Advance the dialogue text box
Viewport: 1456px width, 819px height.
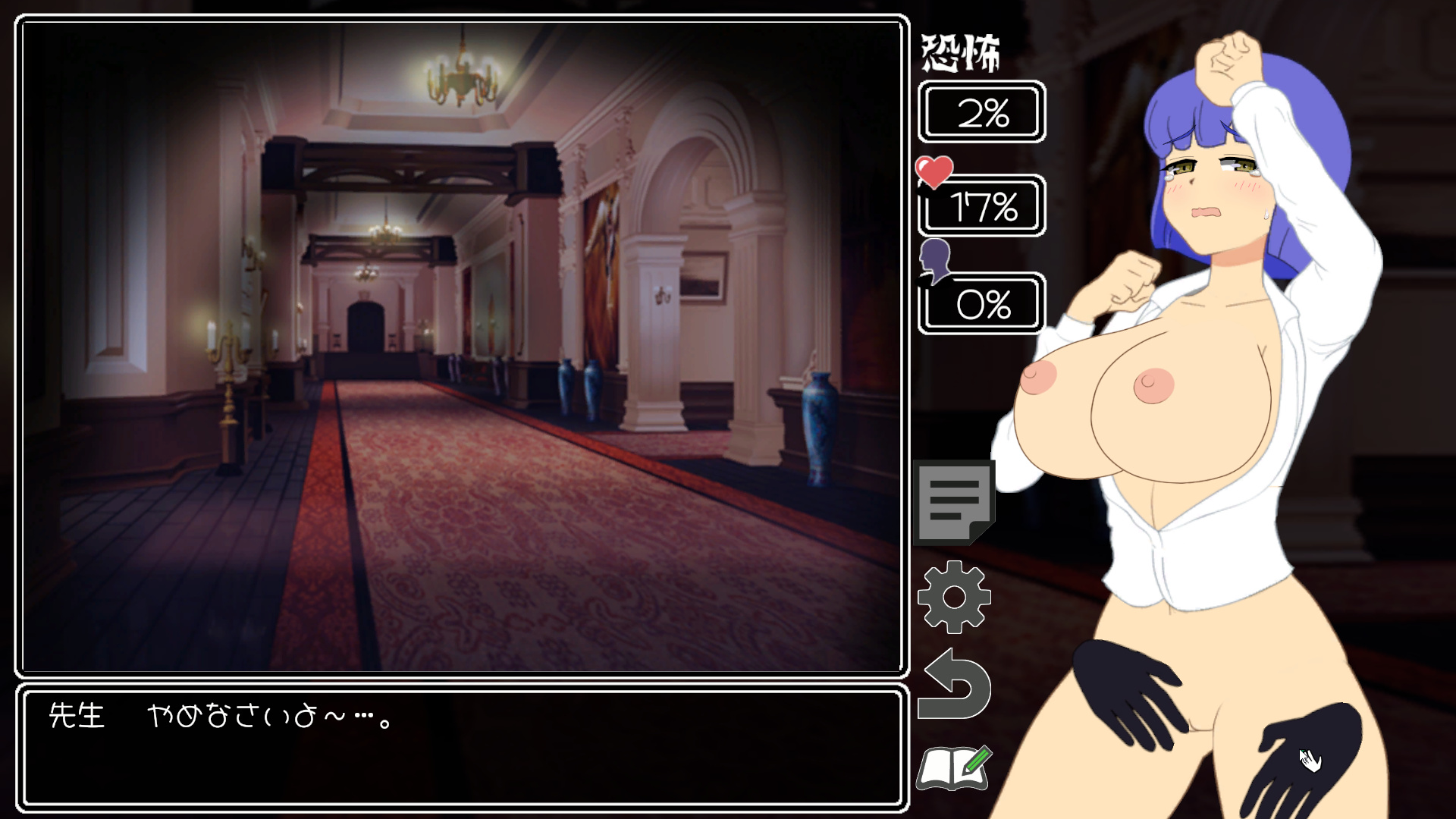point(462,748)
